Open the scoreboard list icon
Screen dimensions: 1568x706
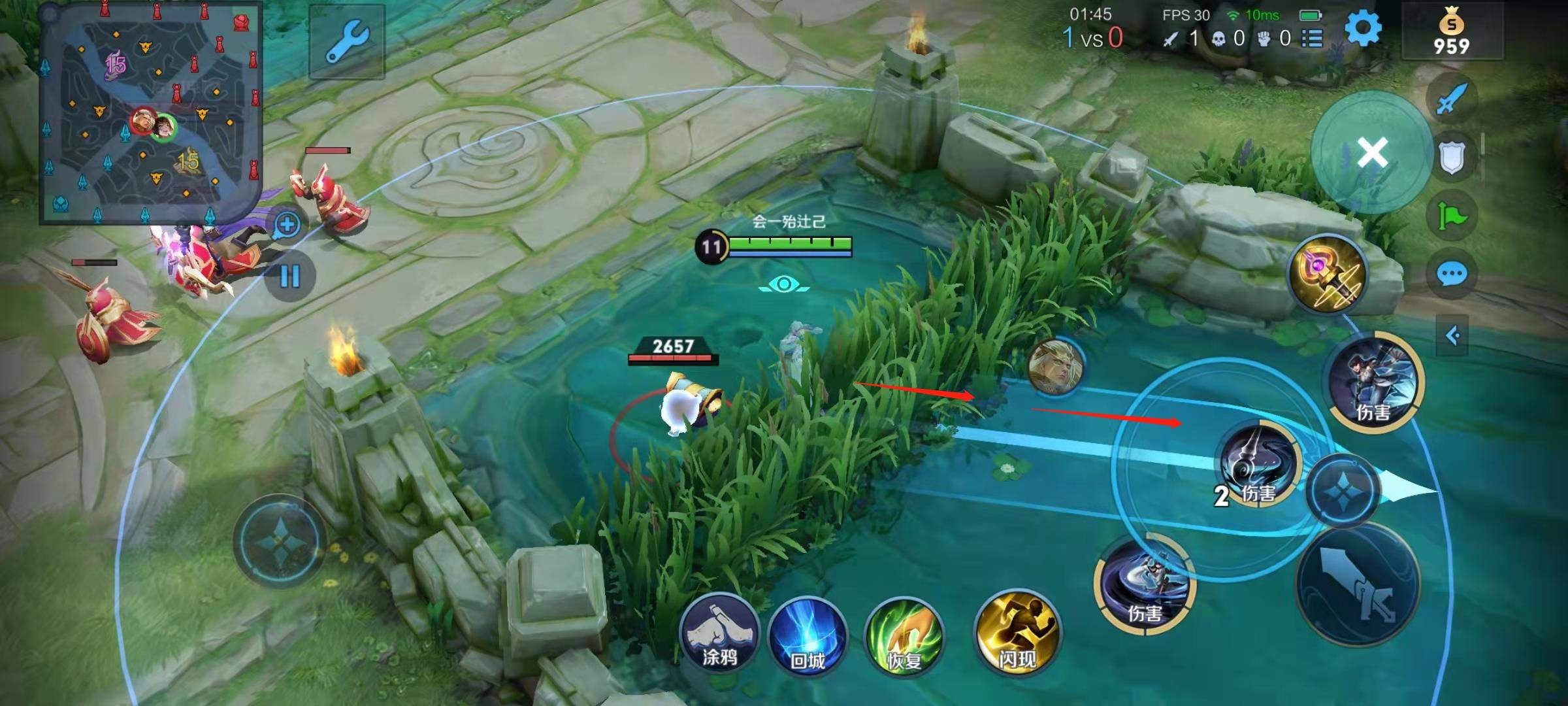[1312, 39]
